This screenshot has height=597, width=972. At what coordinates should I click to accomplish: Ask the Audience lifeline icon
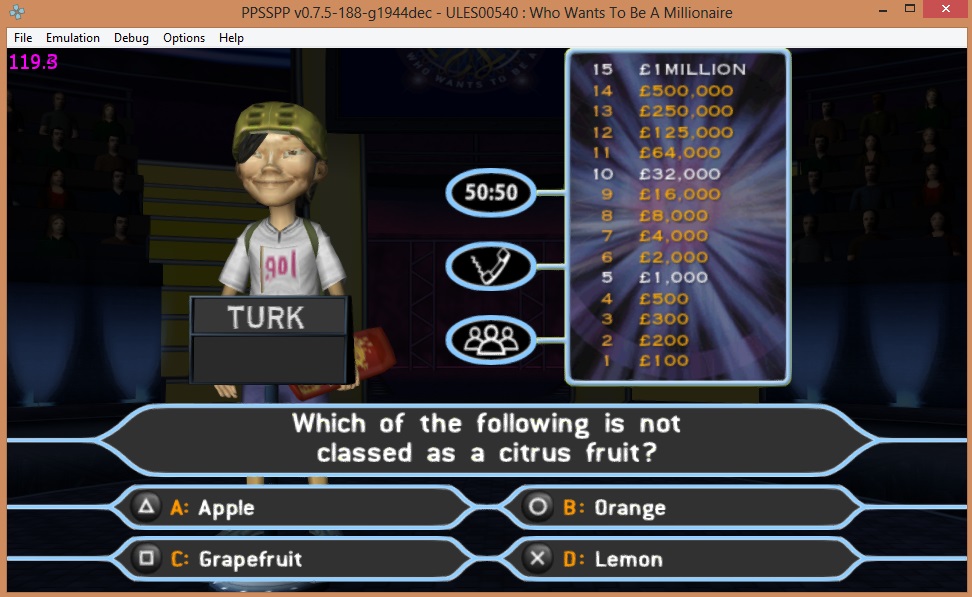[x=489, y=339]
